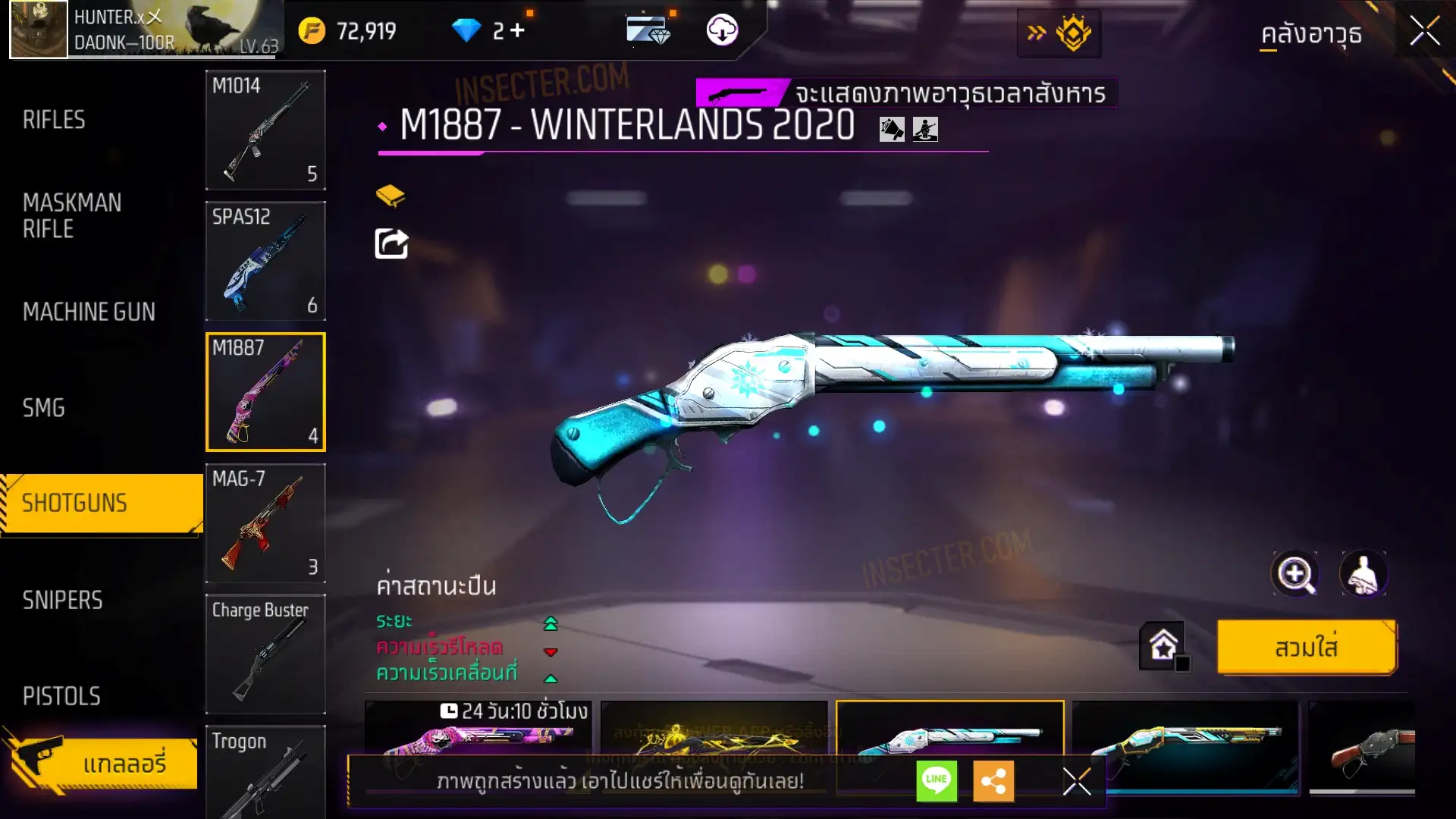Select the SMG weapon category
The width and height of the screenshot is (1456, 819).
pyautogui.click(x=43, y=408)
